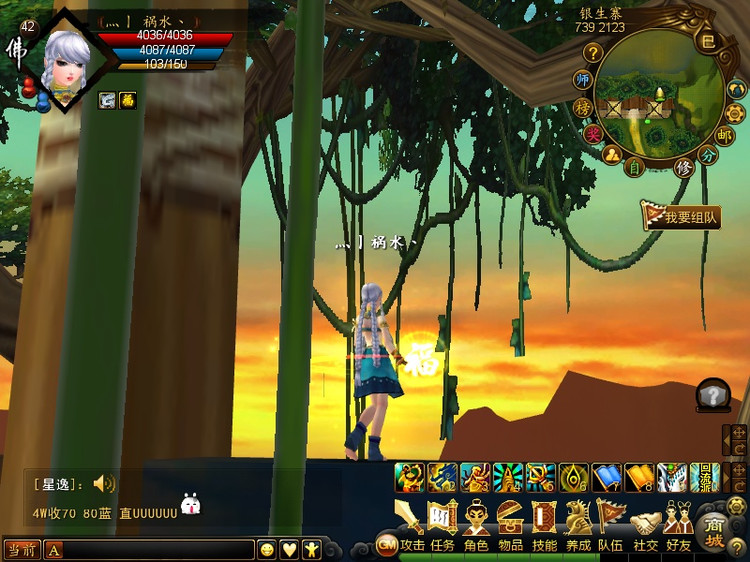This screenshot has width=750, height=562.
Task: Click the 我要组队 team-up button
Action: coord(682,217)
